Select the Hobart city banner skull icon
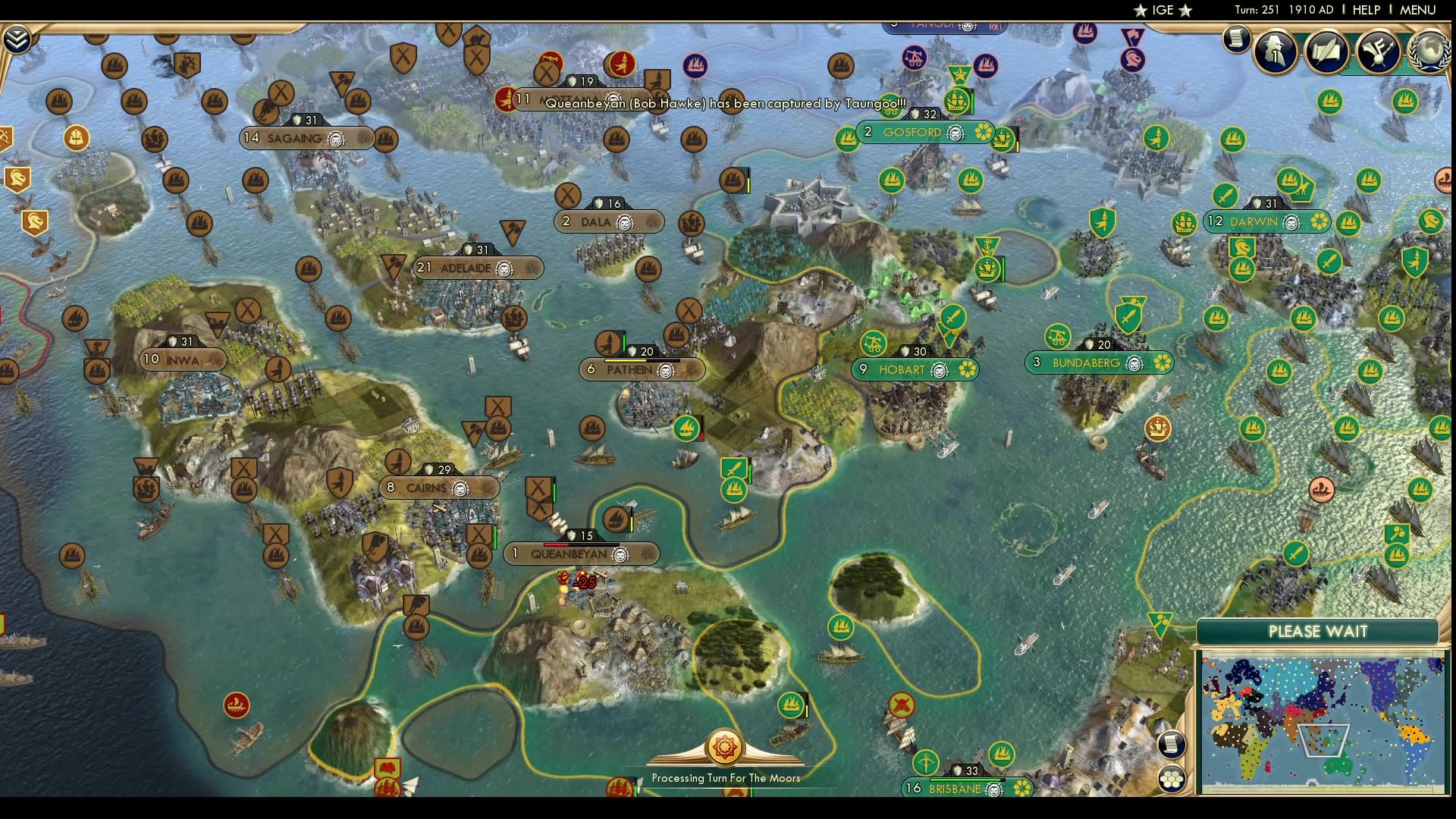 tap(940, 371)
